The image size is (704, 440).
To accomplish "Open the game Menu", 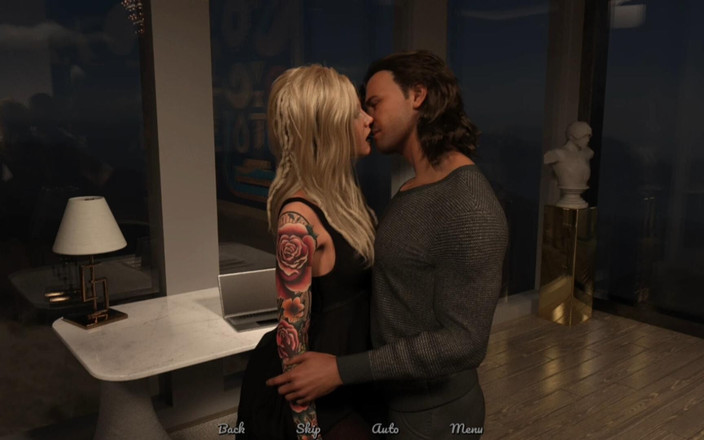I will [466, 428].
